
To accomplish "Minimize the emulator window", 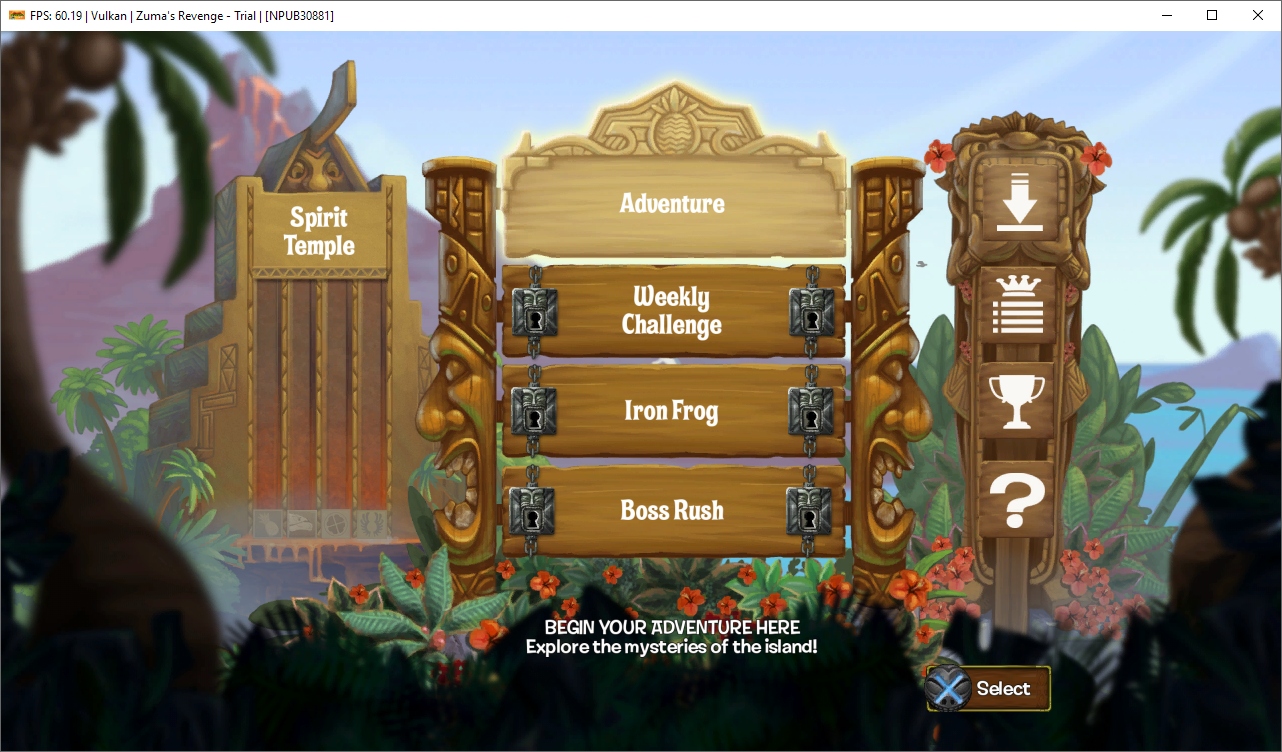I will point(1165,15).
